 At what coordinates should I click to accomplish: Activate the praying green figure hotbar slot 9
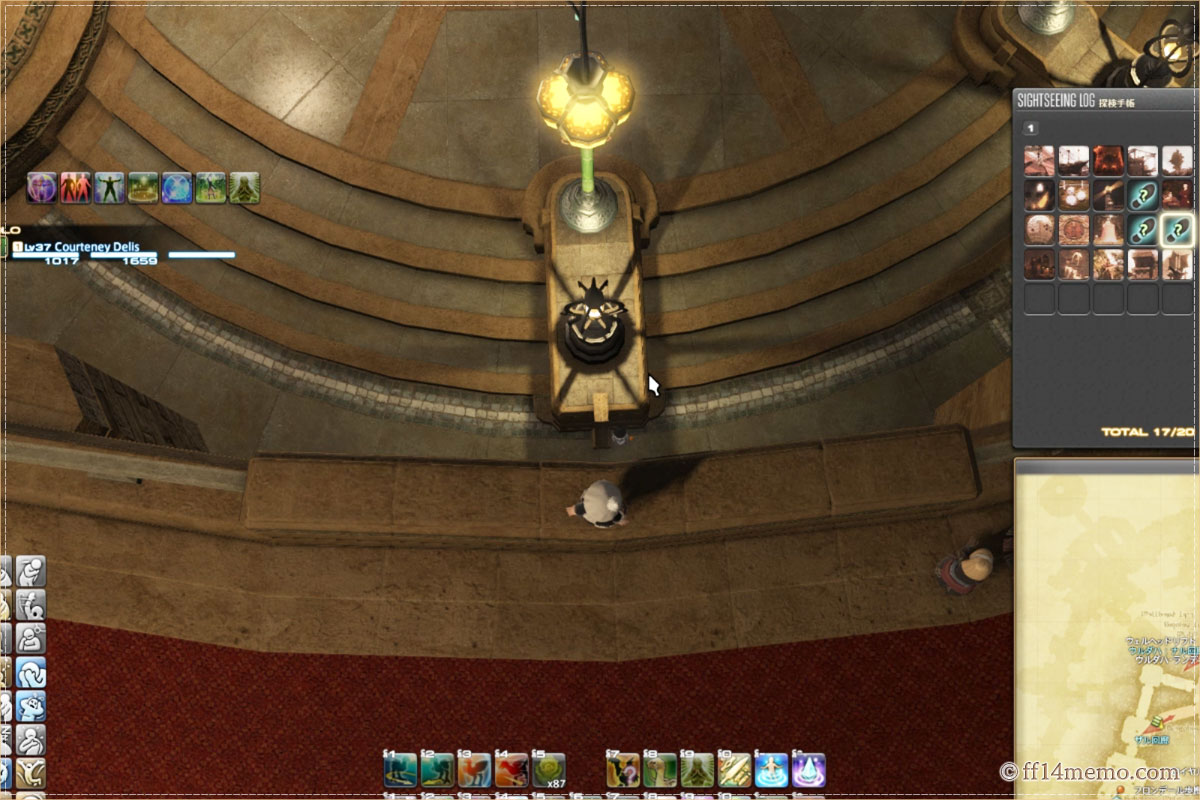click(x=697, y=770)
